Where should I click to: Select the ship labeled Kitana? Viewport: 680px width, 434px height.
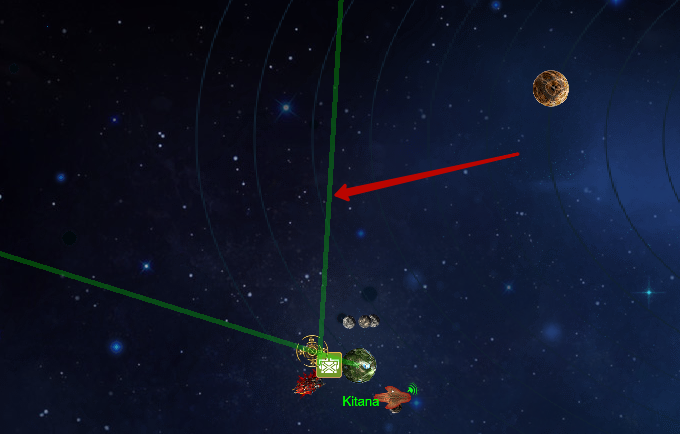395,398
